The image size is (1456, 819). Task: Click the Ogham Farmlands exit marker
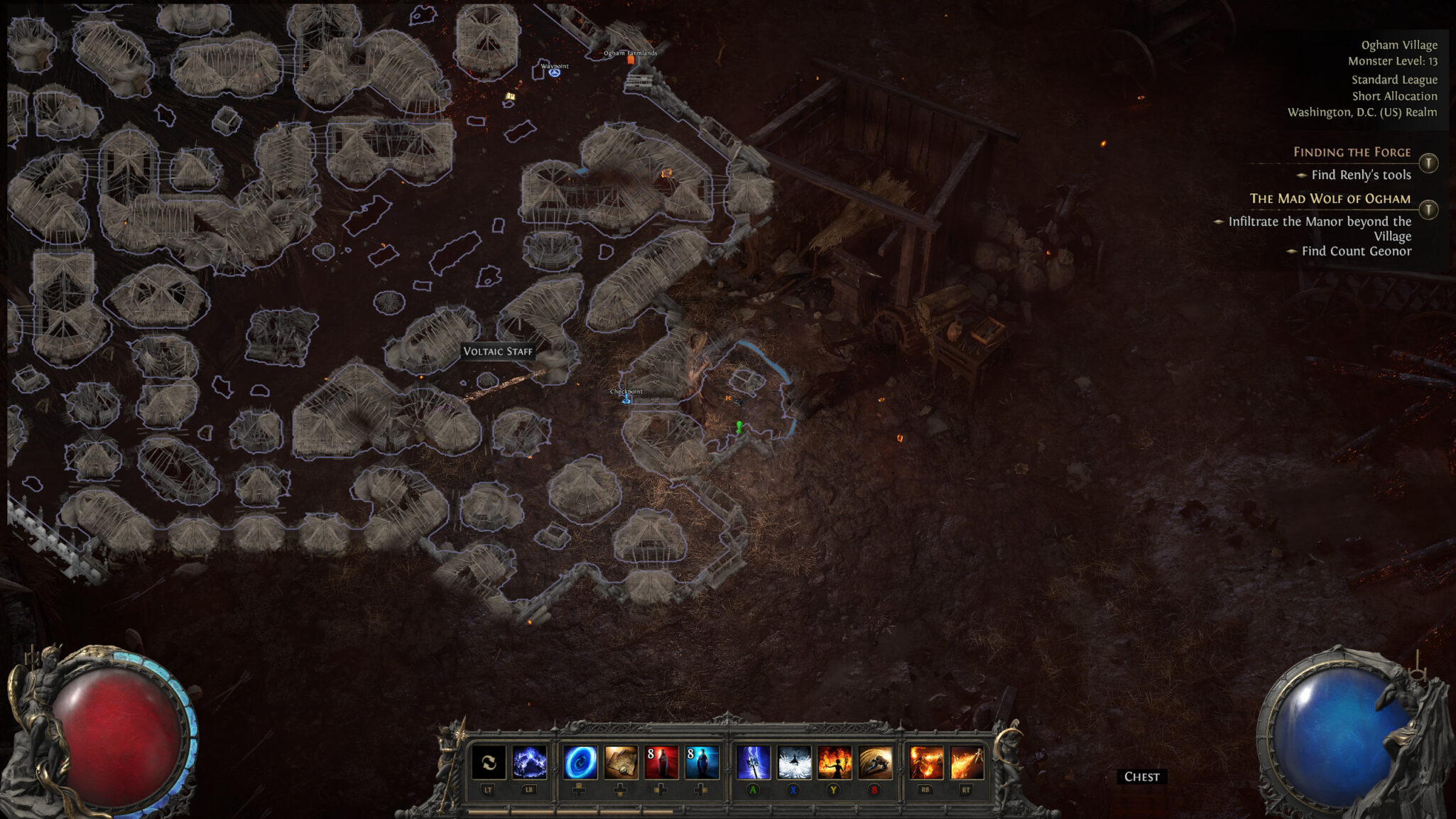coord(631,60)
